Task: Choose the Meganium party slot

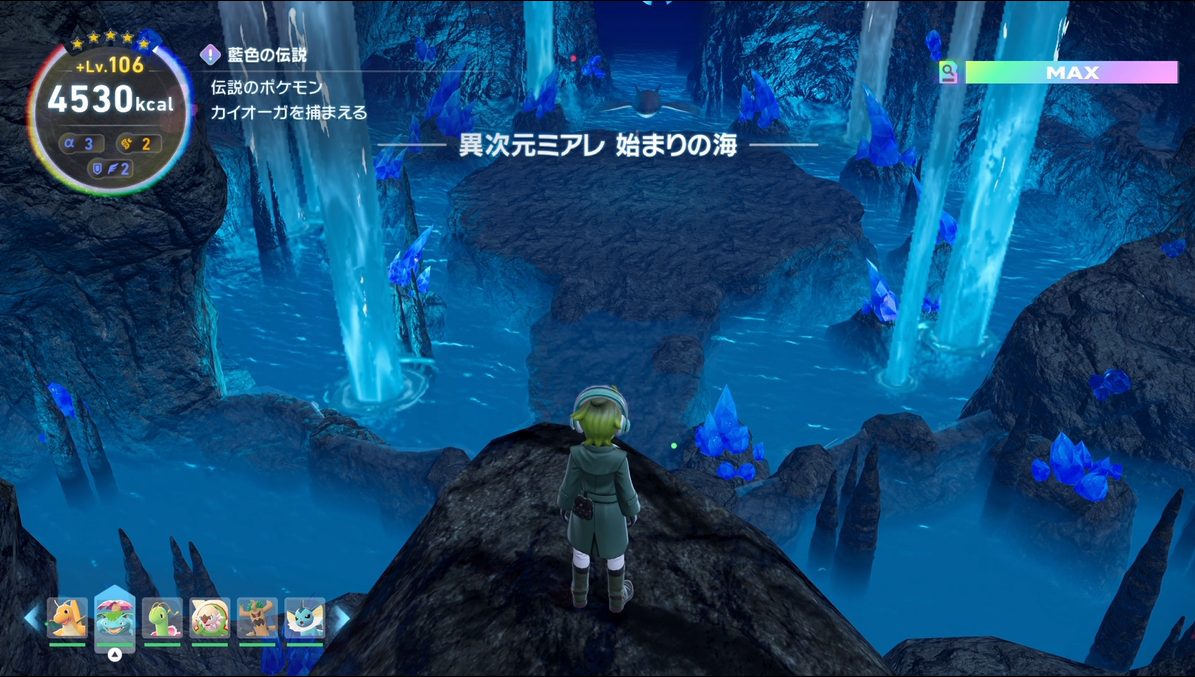Action: [162, 618]
